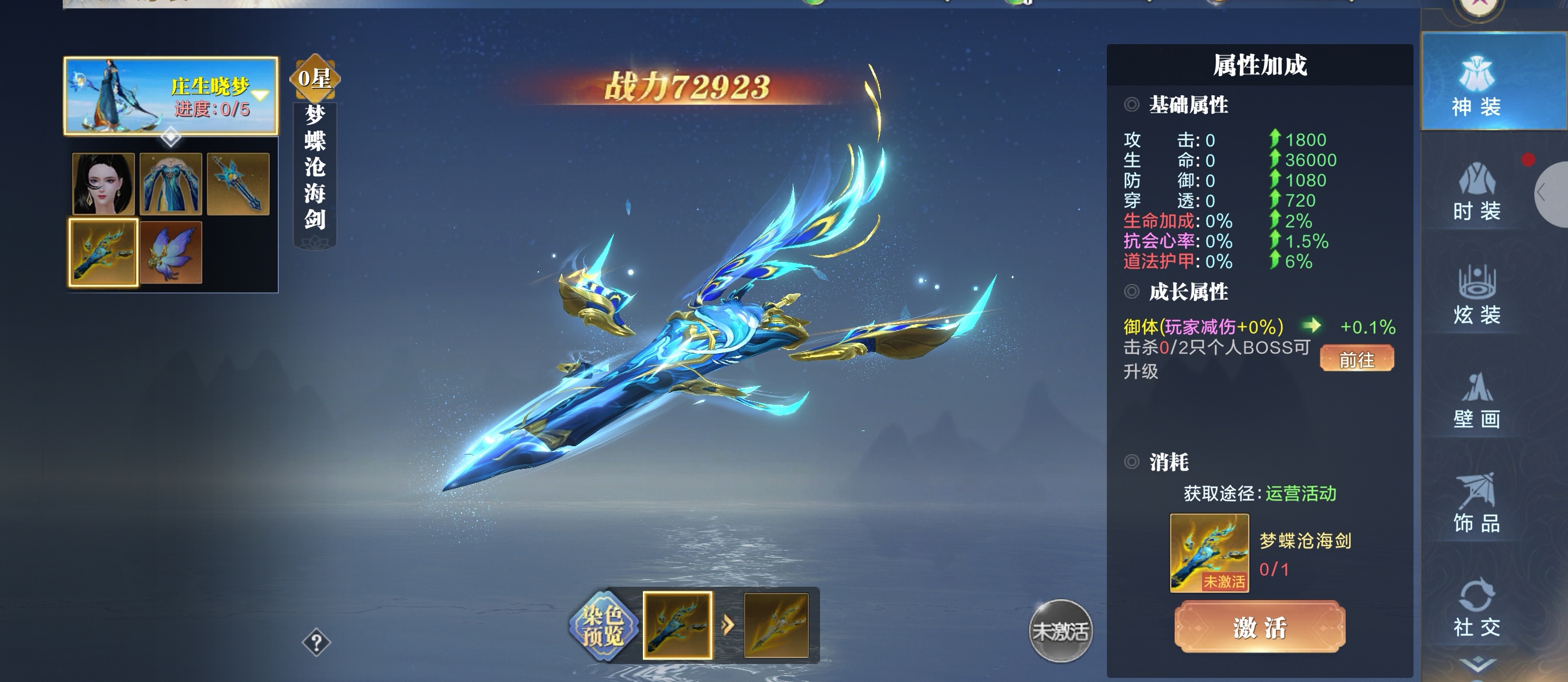The width and height of the screenshot is (1568, 682).
Task: Select the highlighted sword slot in set grid
Action: coord(103,252)
